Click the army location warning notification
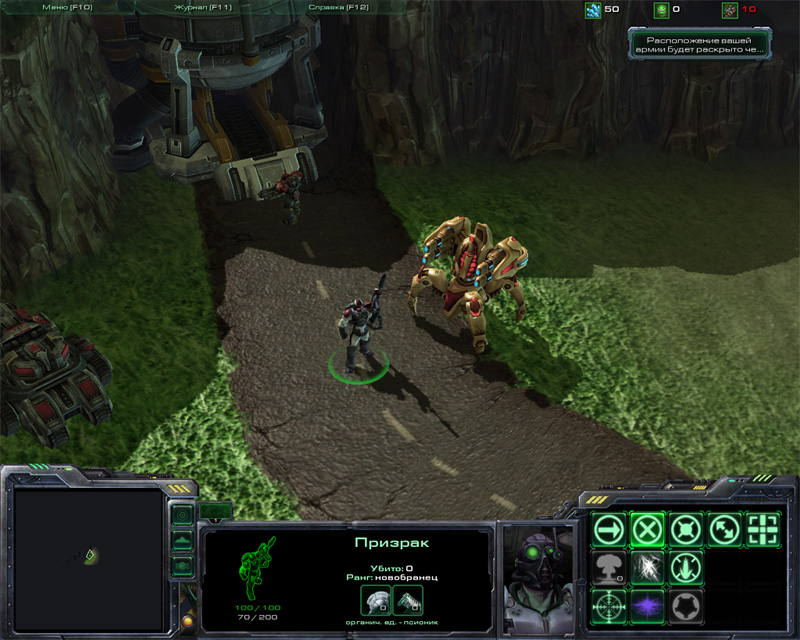 tap(701, 44)
